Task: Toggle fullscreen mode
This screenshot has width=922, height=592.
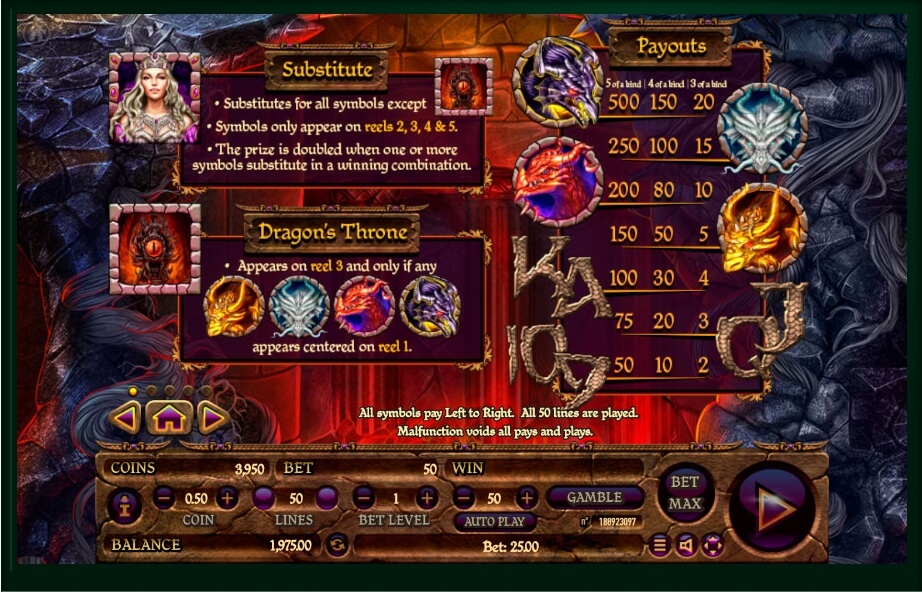Action: click(712, 545)
